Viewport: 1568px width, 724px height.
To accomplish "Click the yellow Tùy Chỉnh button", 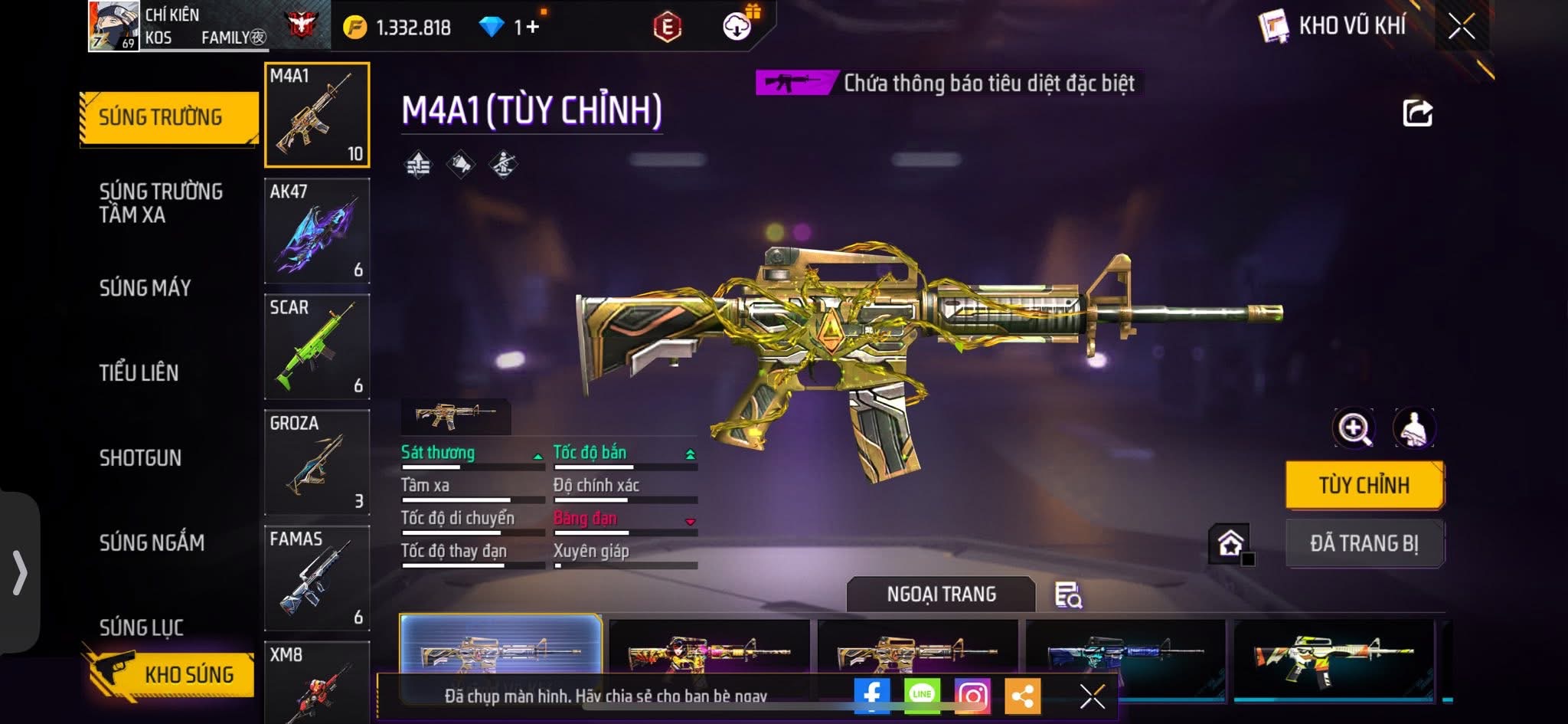I will click(x=1364, y=485).
